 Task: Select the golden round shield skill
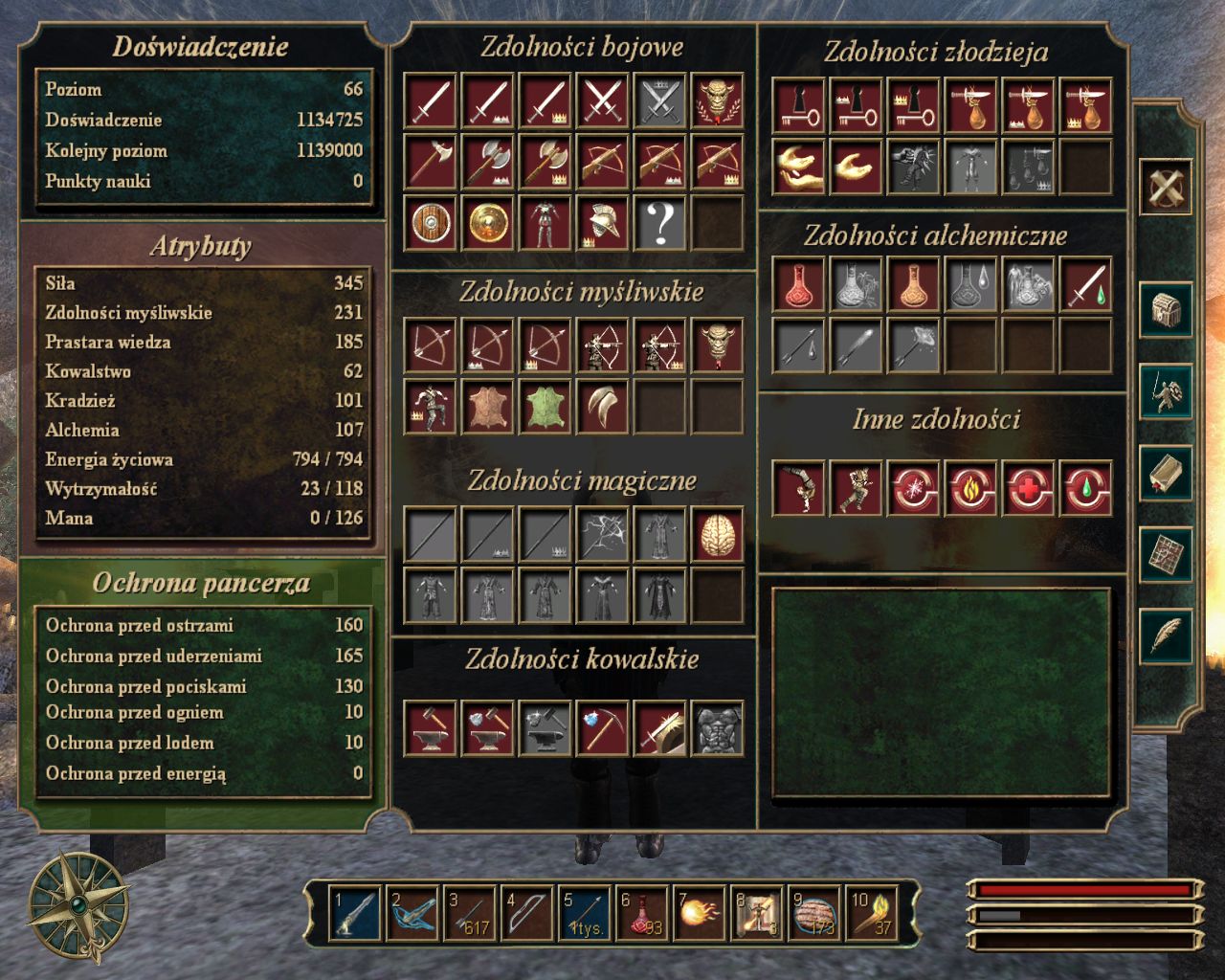[x=487, y=223]
